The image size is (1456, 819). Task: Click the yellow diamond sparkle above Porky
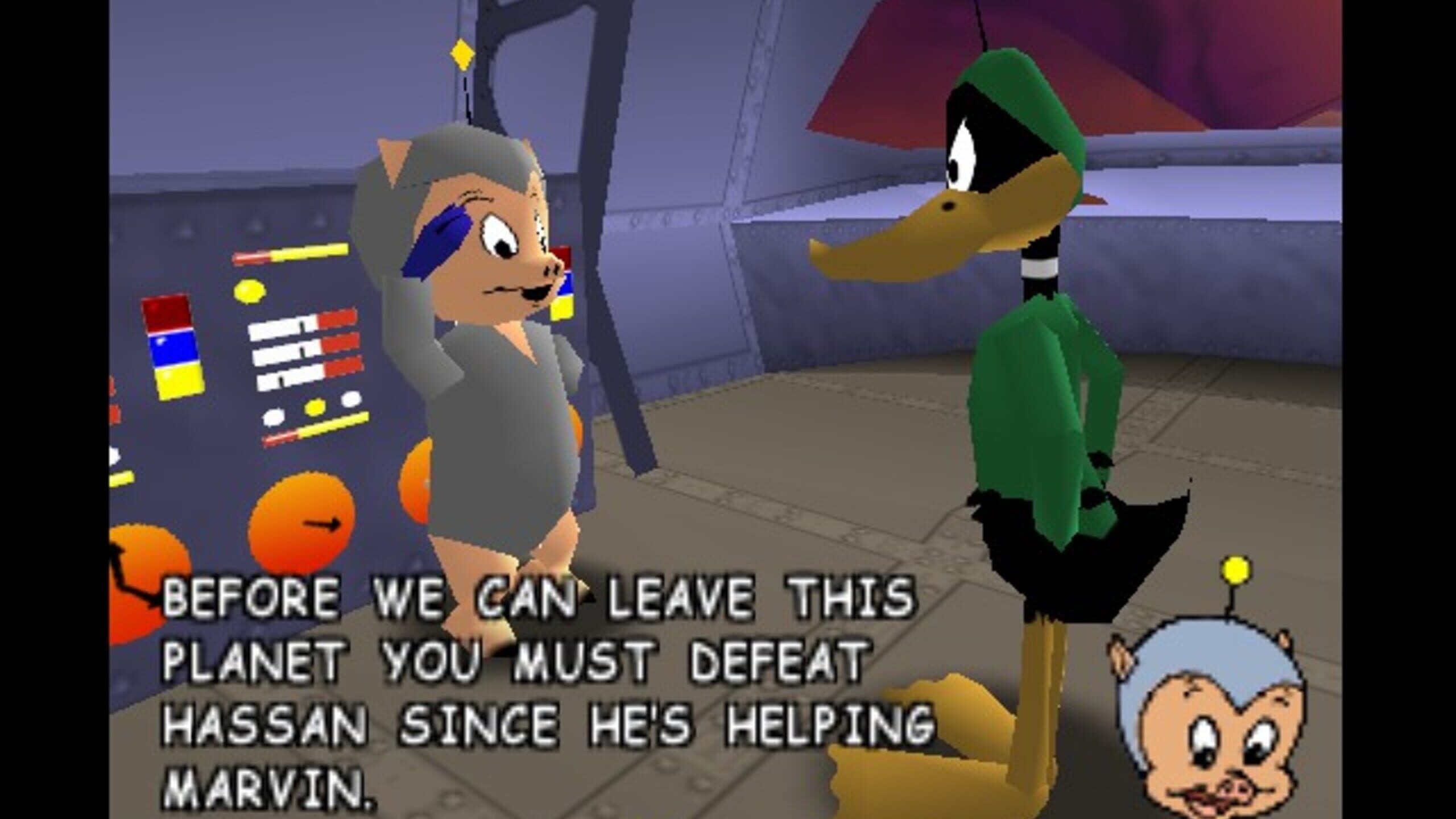462,53
